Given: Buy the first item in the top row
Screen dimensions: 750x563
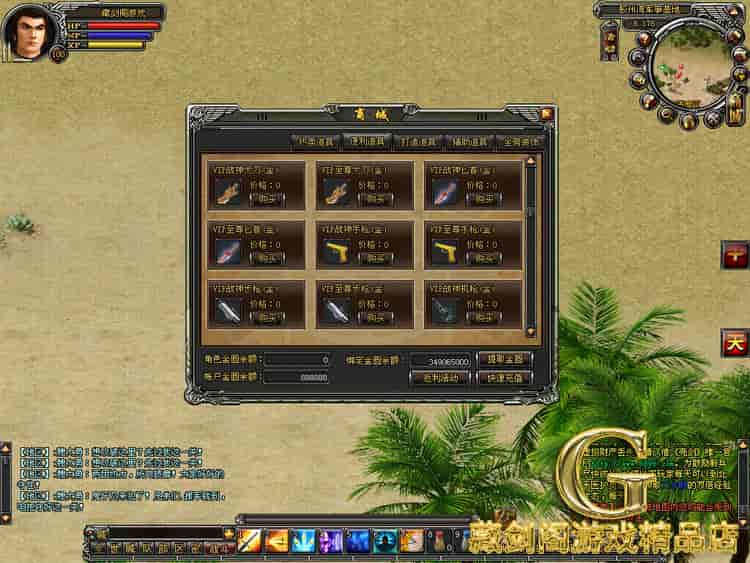Looking at the screenshot, I should (266, 199).
